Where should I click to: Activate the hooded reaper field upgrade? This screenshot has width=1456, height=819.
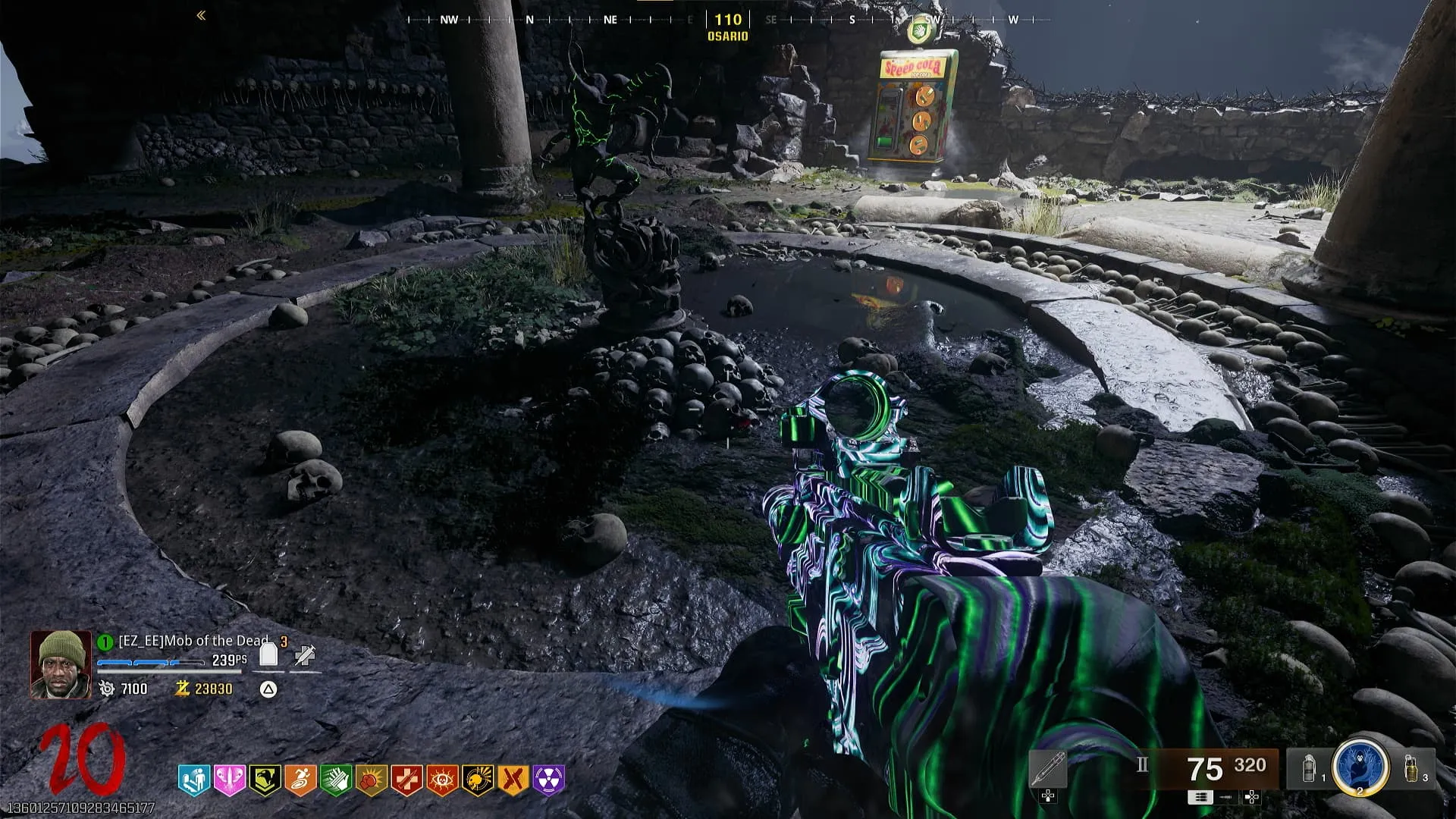coord(1360,766)
